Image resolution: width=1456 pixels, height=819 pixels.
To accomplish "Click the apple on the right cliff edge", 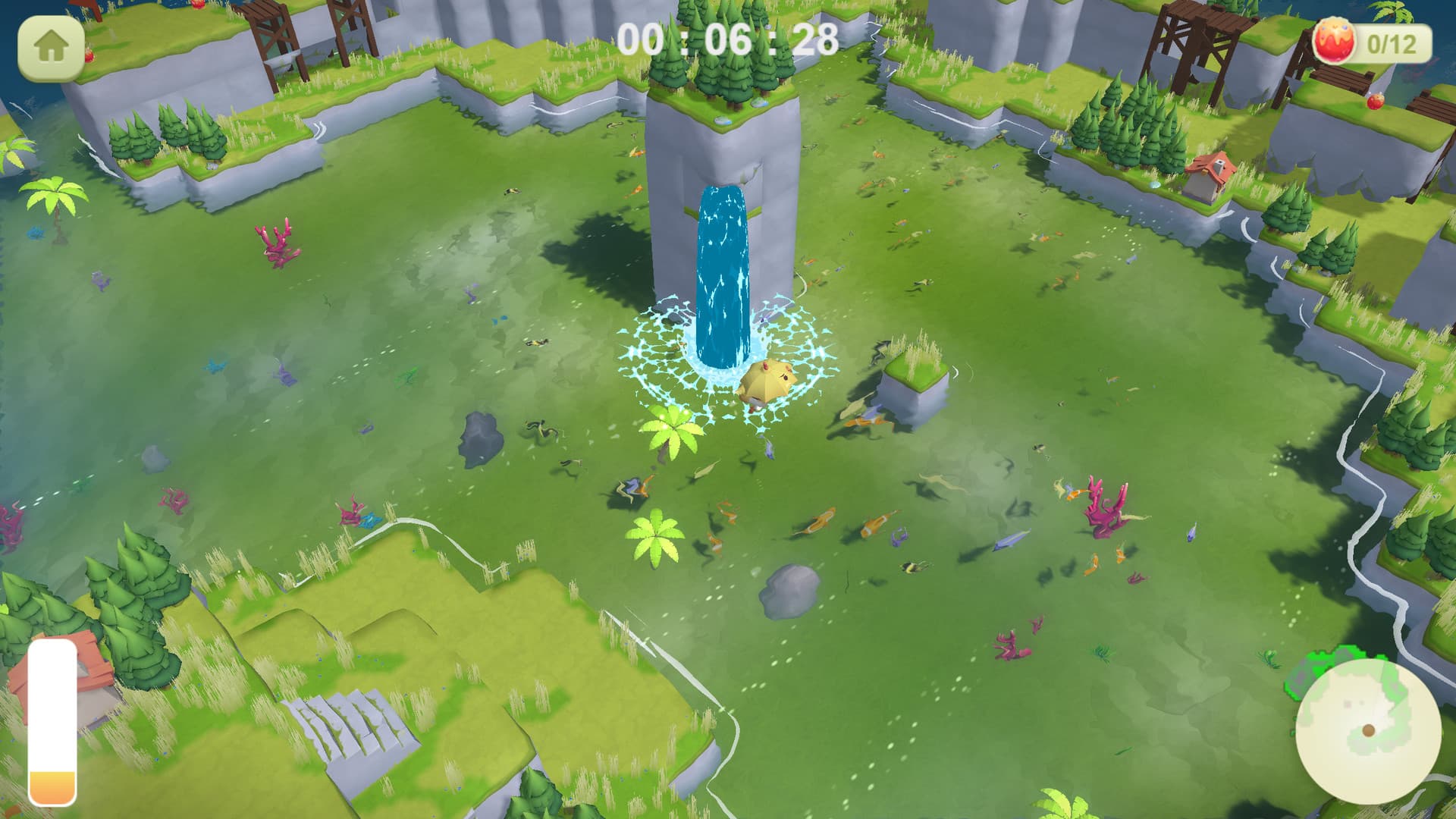I will pyautogui.click(x=1375, y=102).
